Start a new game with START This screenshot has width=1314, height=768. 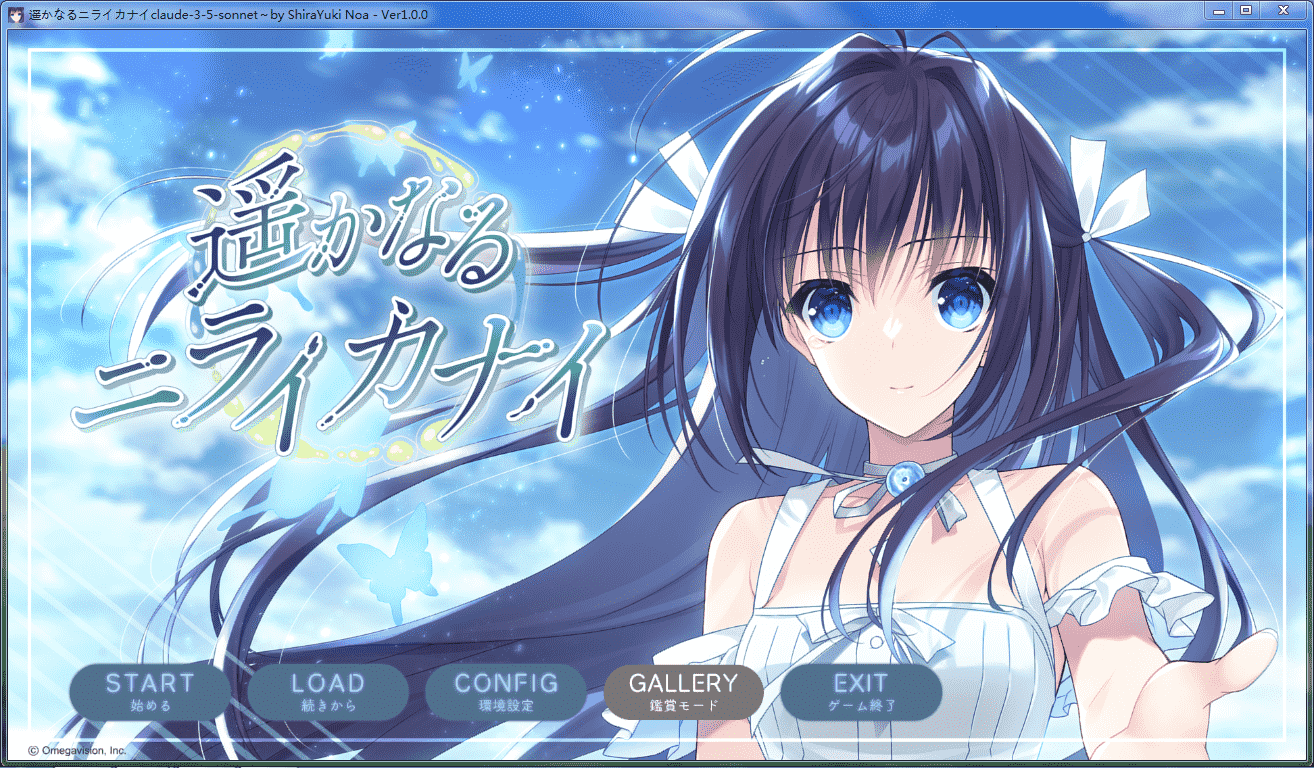pos(149,691)
